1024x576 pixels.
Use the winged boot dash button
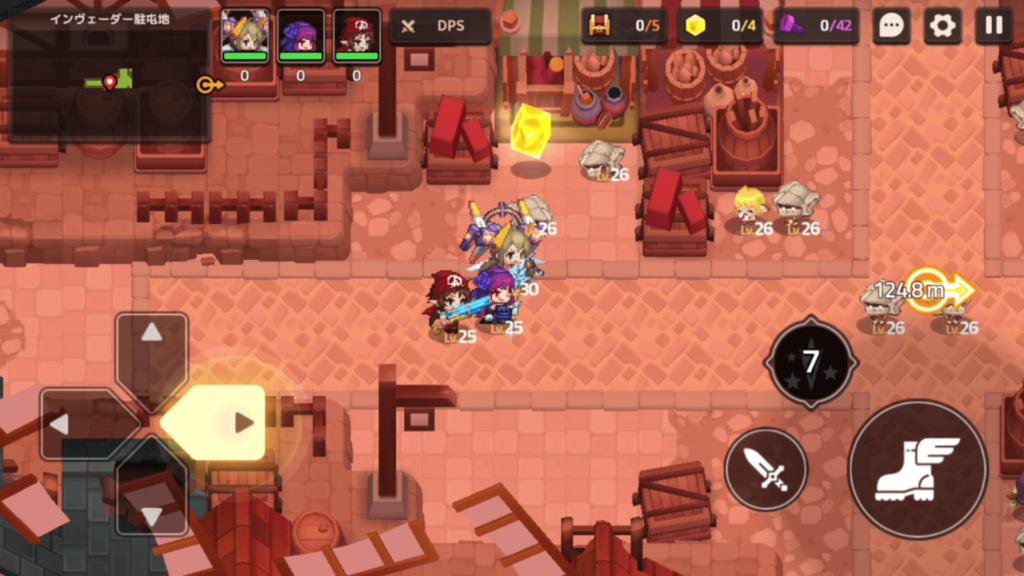coord(917,468)
